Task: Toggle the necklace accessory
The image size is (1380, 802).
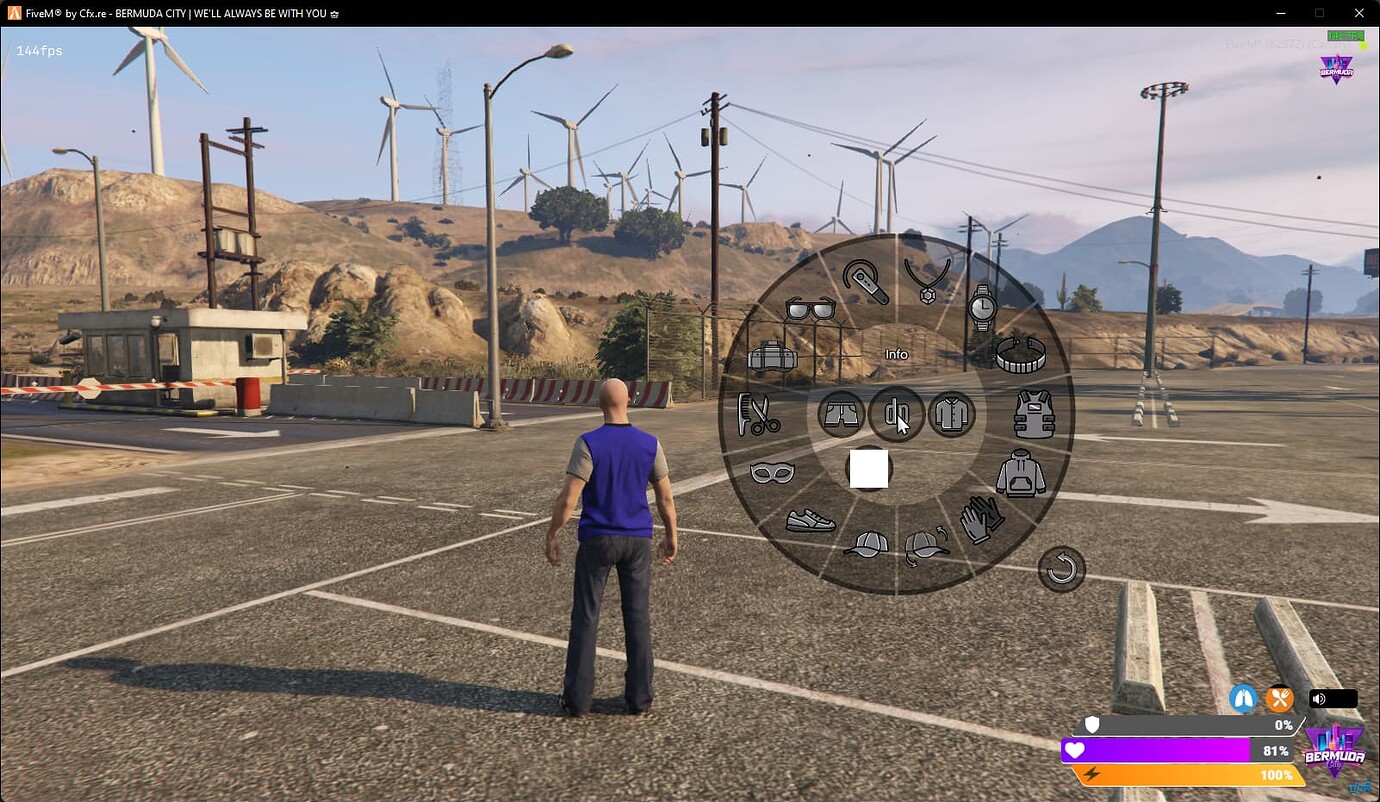Action: coord(927,280)
